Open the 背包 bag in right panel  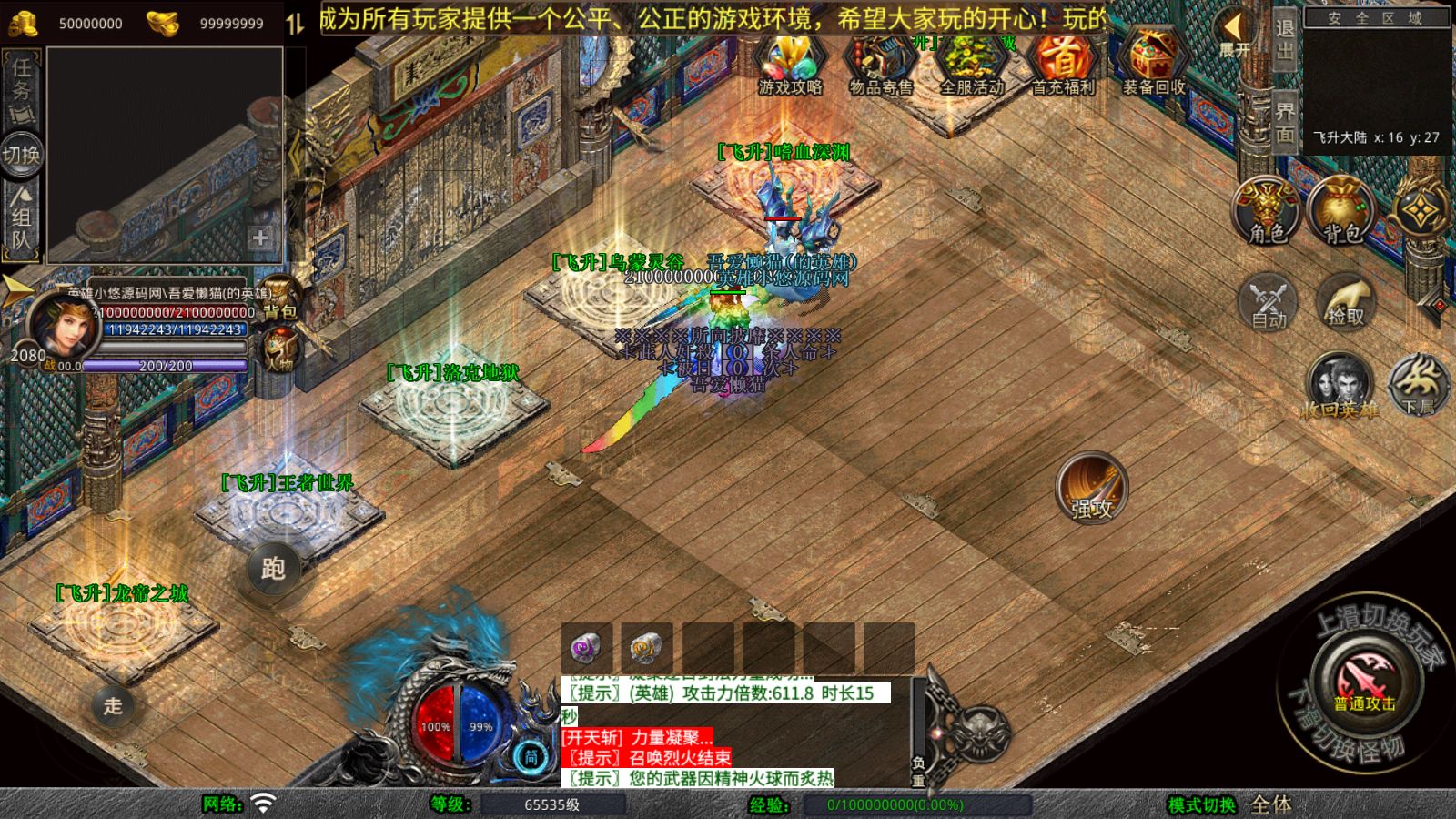point(1342,211)
